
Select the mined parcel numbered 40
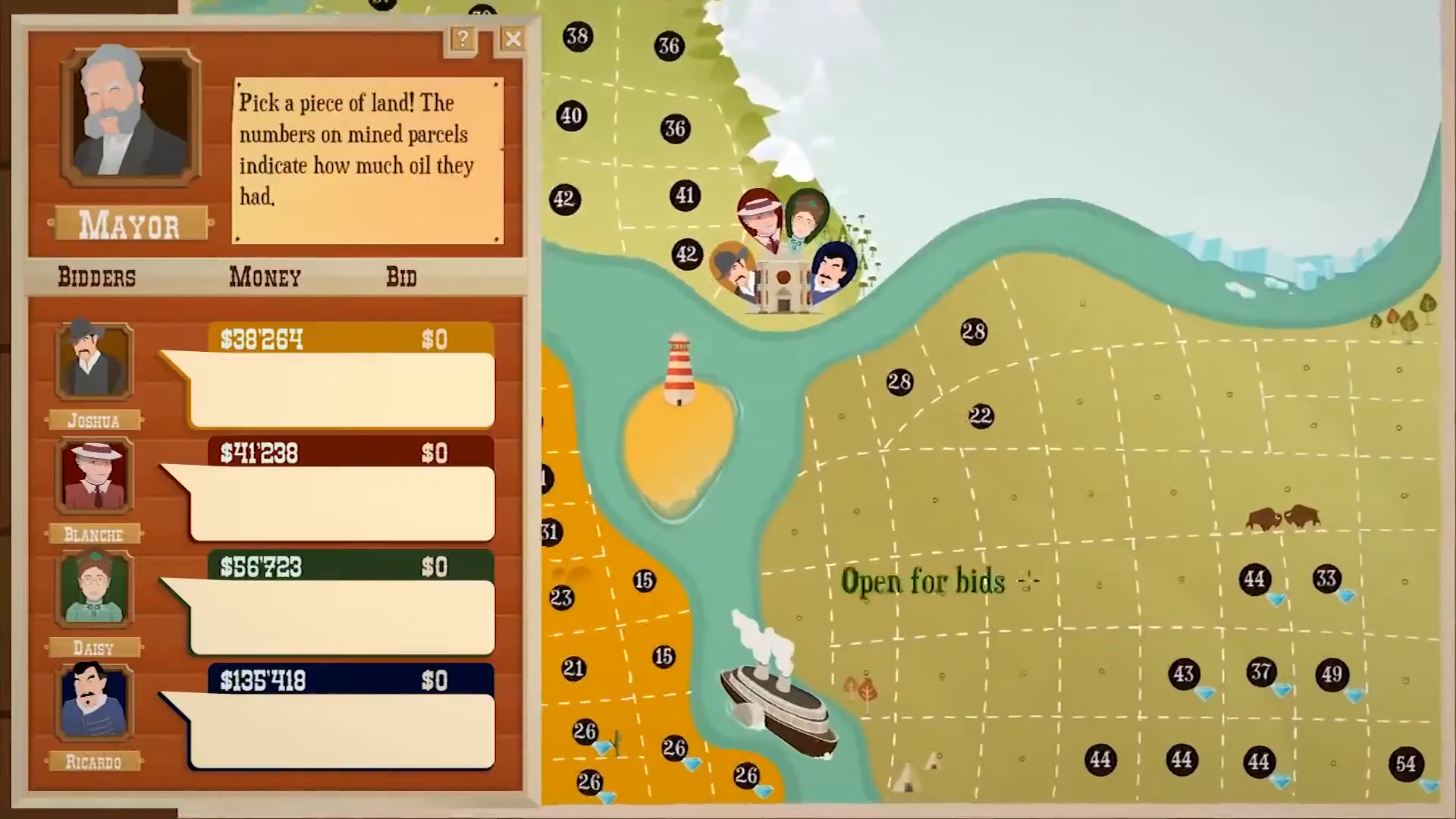click(571, 116)
